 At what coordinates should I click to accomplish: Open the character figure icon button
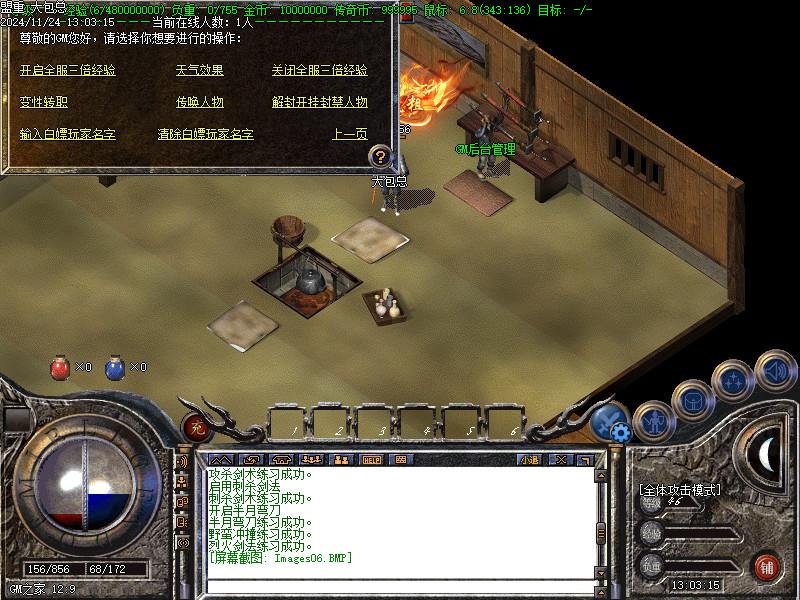[x=652, y=420]
